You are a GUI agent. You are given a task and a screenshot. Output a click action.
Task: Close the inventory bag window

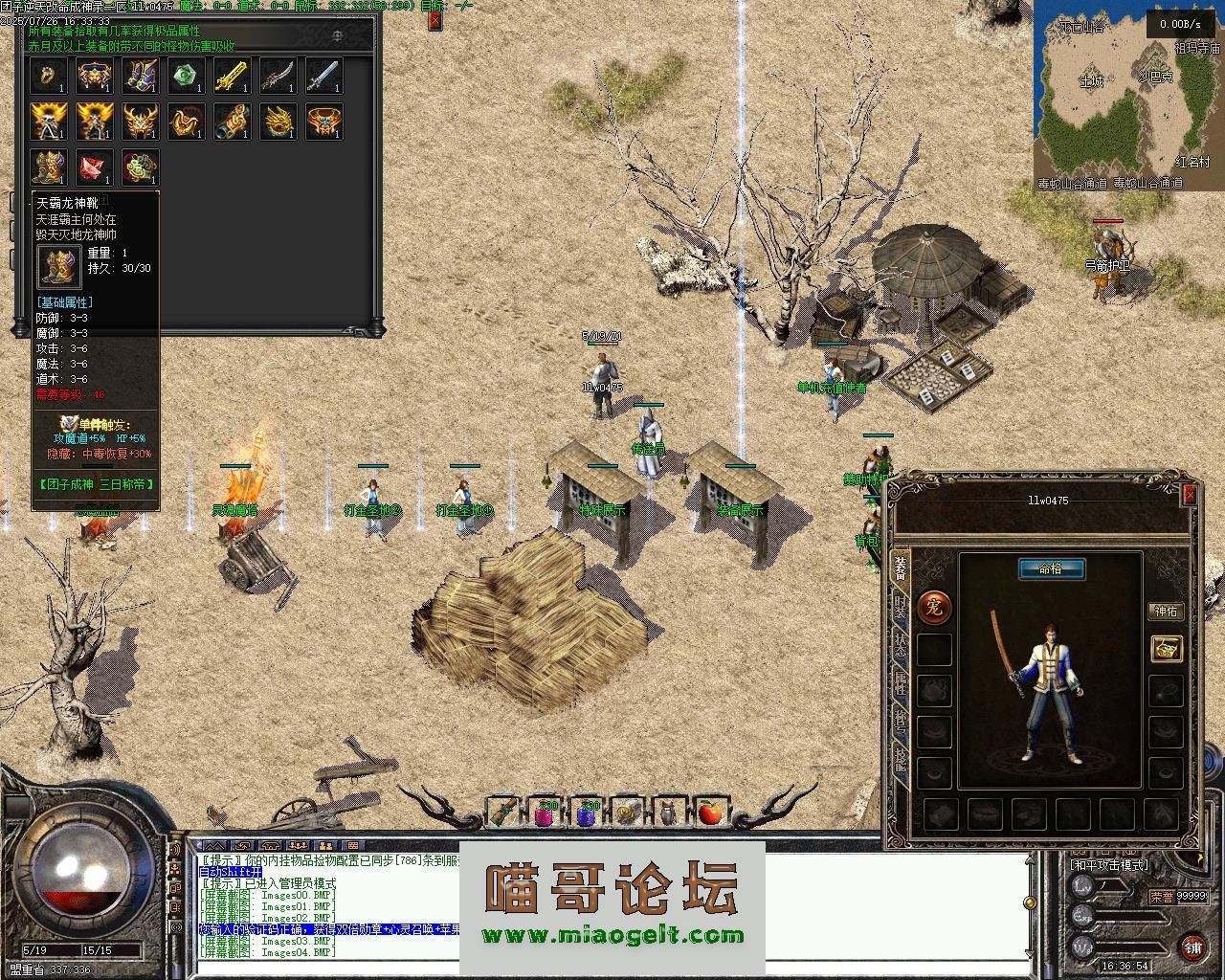[435, 19]
